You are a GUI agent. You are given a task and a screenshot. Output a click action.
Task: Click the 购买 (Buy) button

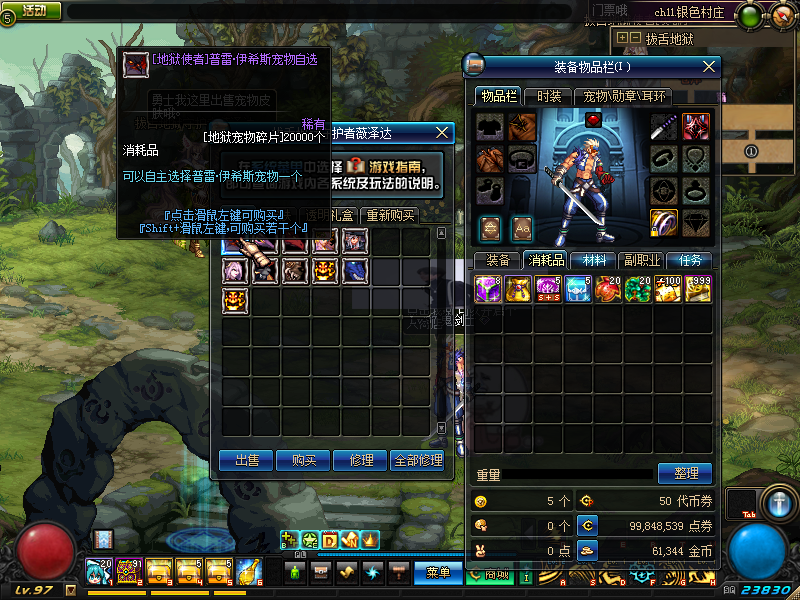pos(304,460)
